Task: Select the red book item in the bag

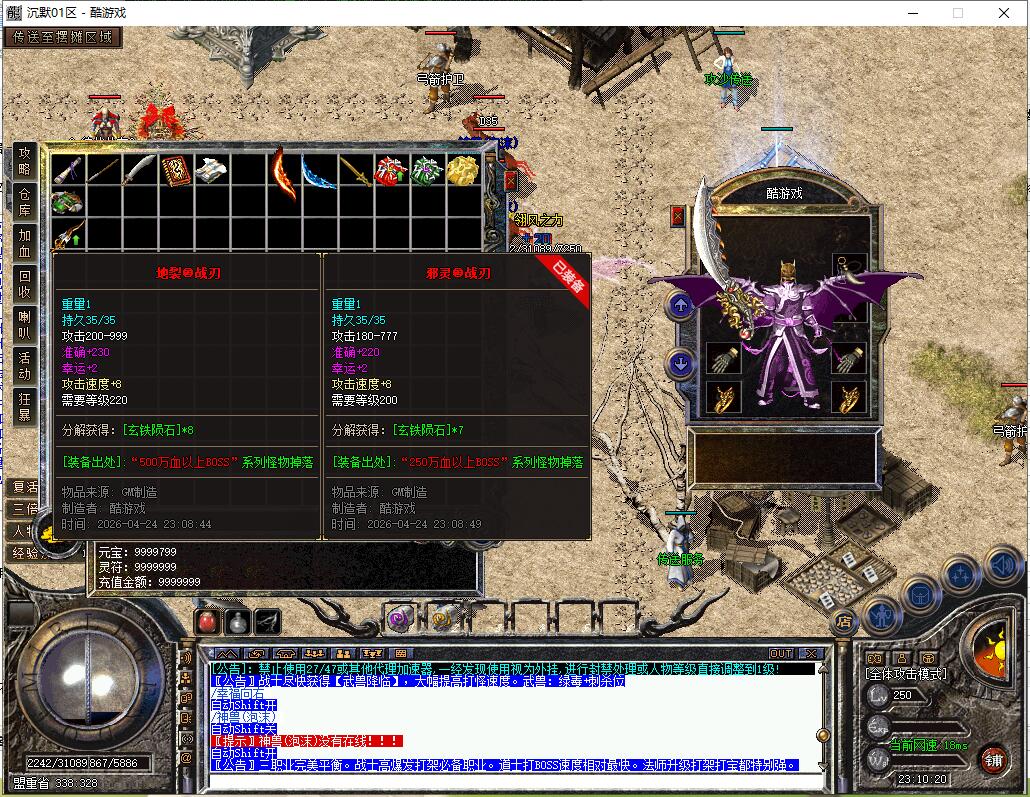Action: point(176,170)
